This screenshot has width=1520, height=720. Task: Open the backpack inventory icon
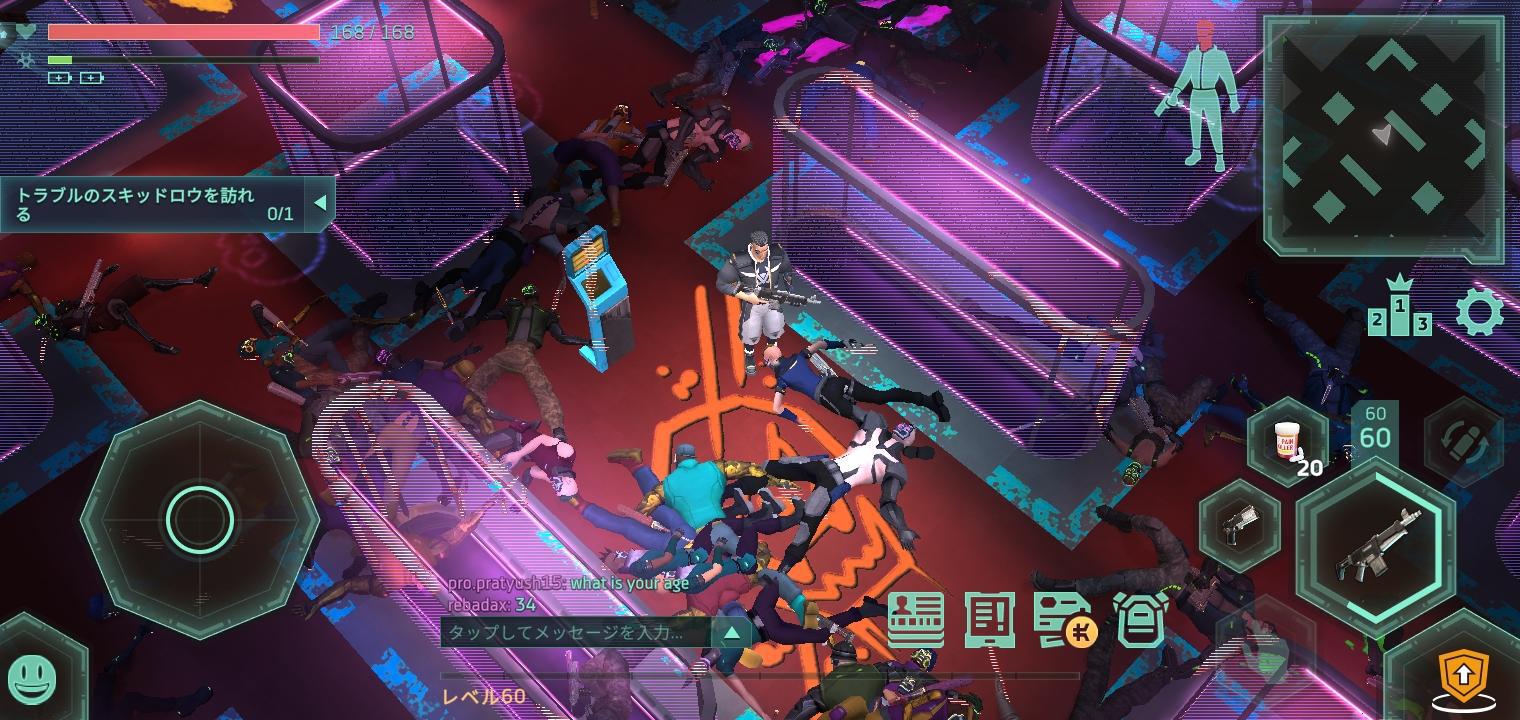[x=1141, y=618]
